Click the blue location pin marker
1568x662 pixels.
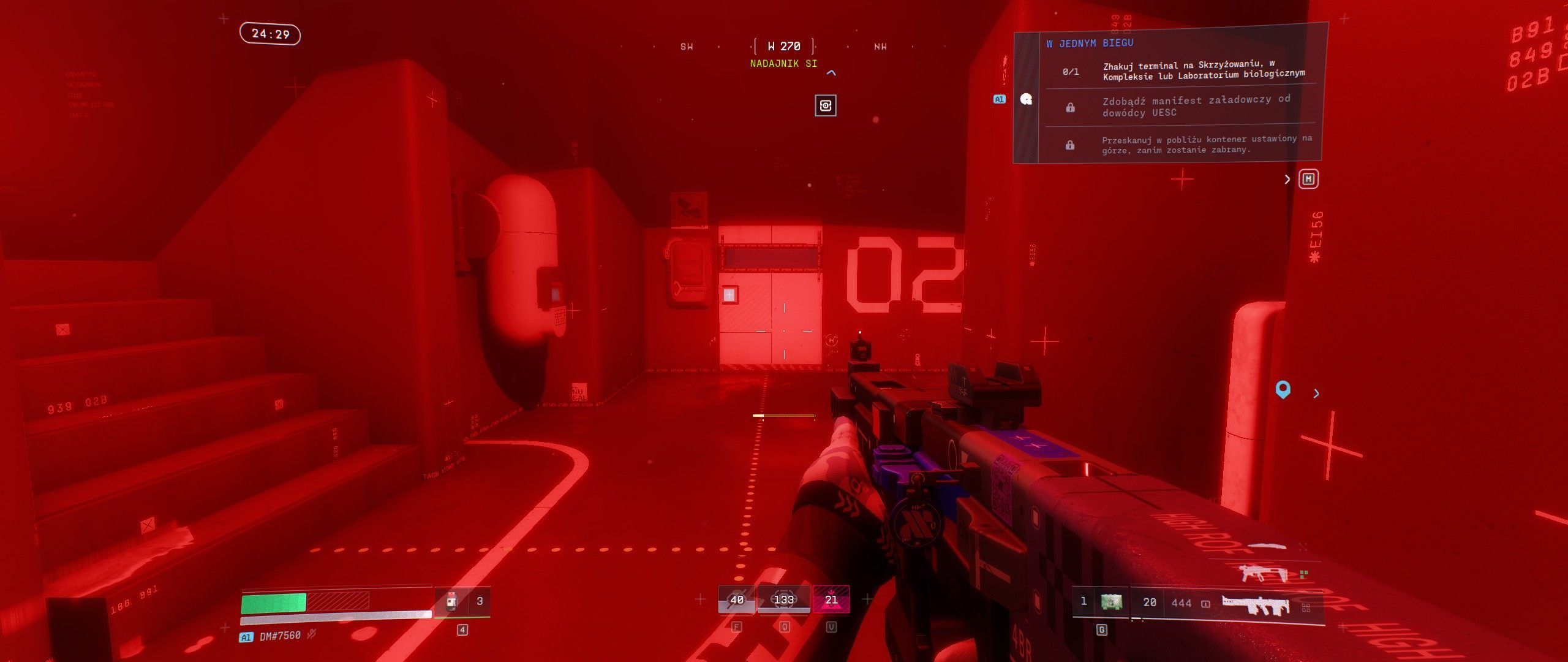1283,389
